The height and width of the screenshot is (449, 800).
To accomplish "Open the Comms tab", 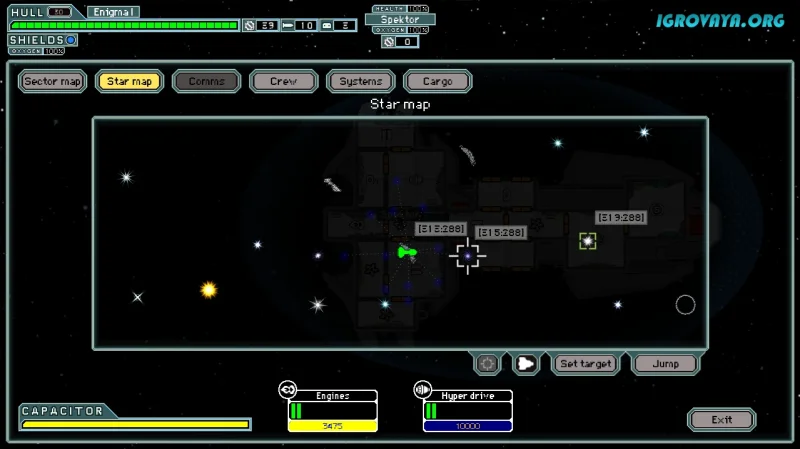I will pos(207,81).
